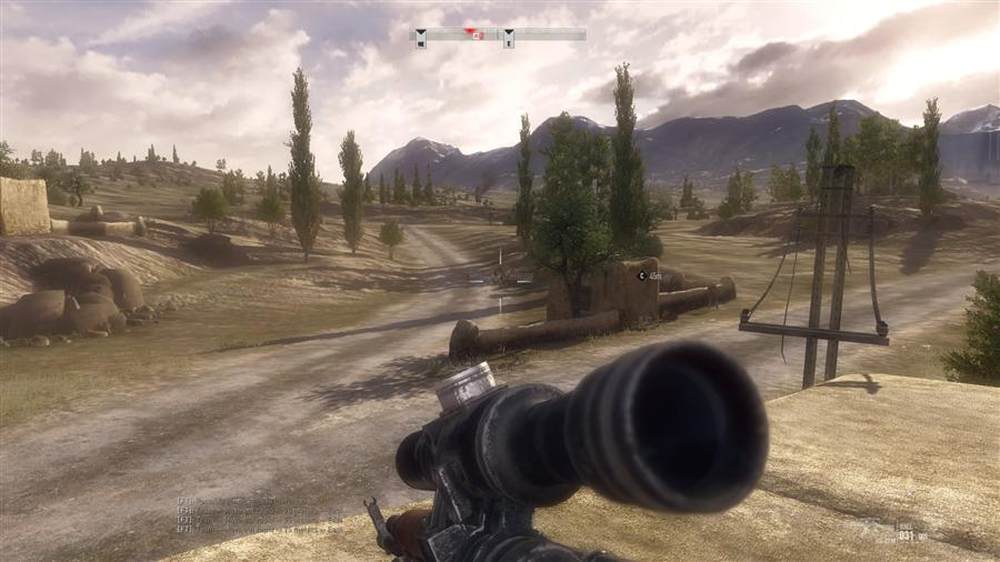Select the red enemy marker on the compass
Viewport: 1000px width, 562px height.
coord(477,35)
